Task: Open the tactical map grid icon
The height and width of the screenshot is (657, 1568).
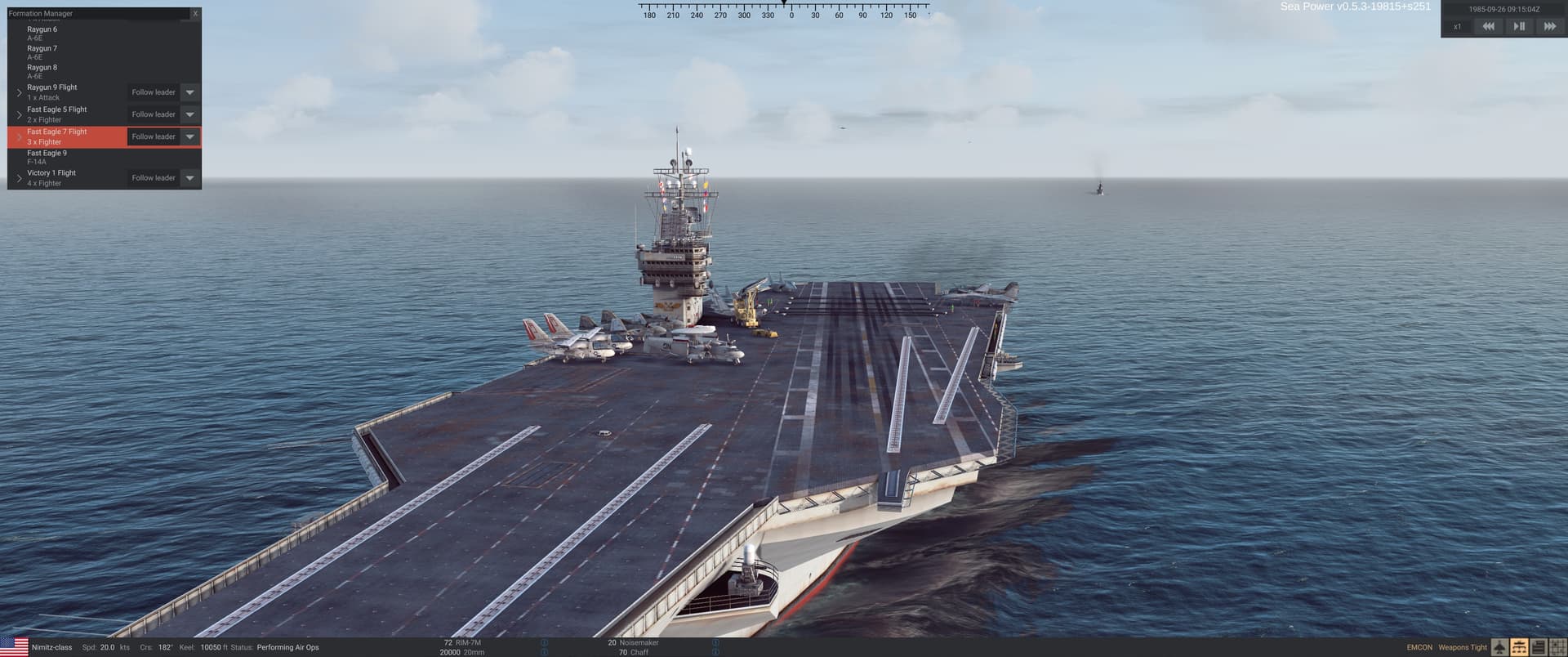Action: 1557,648
